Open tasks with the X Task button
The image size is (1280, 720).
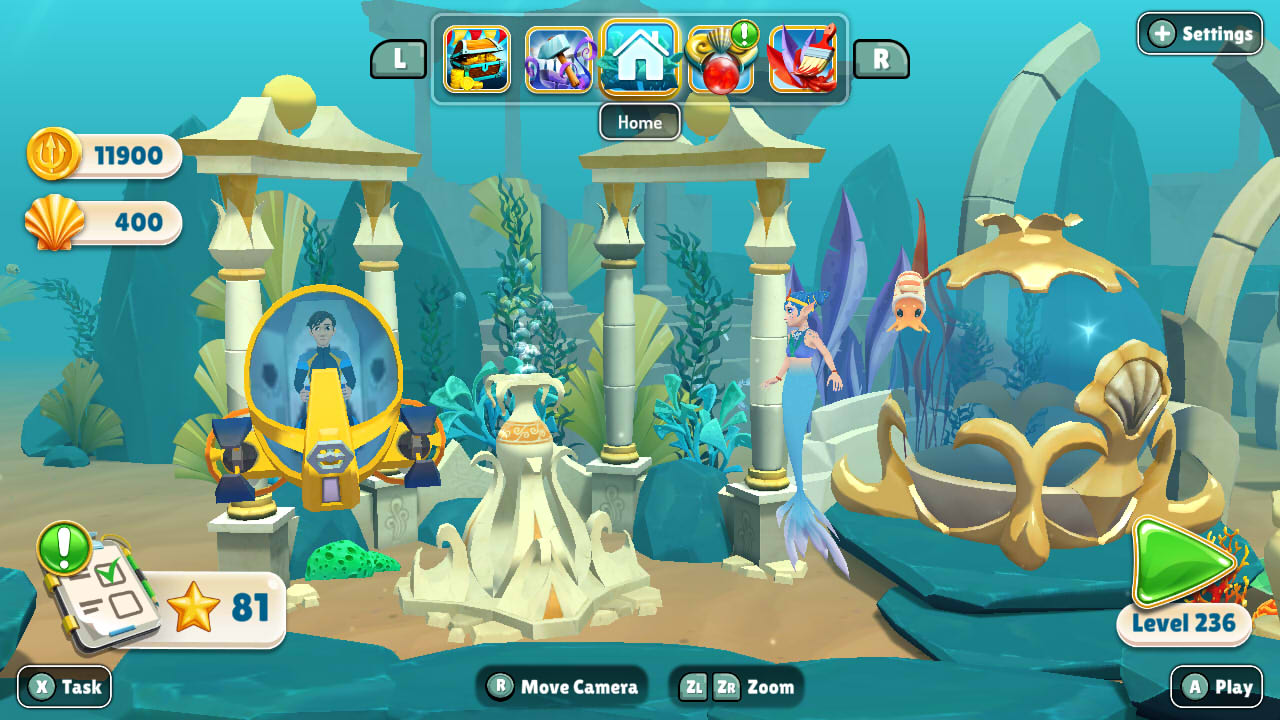(x=62, y=687)
